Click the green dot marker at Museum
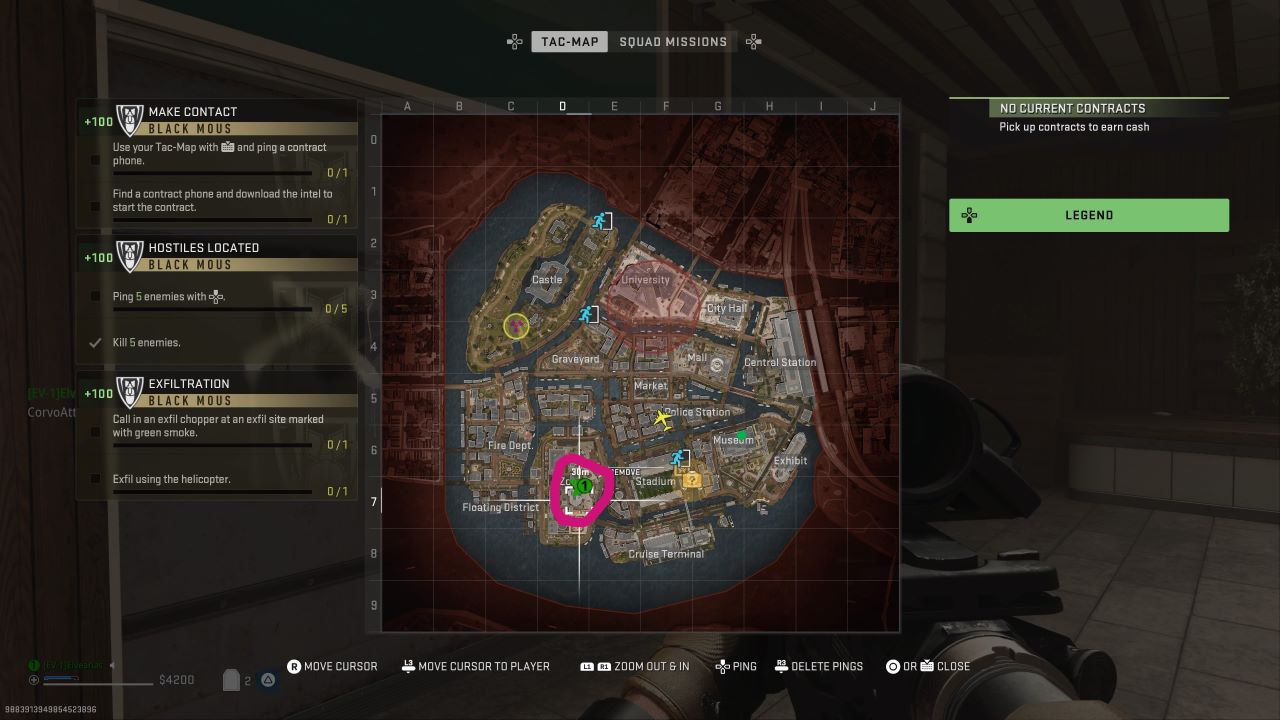 [x=741, y=434]
